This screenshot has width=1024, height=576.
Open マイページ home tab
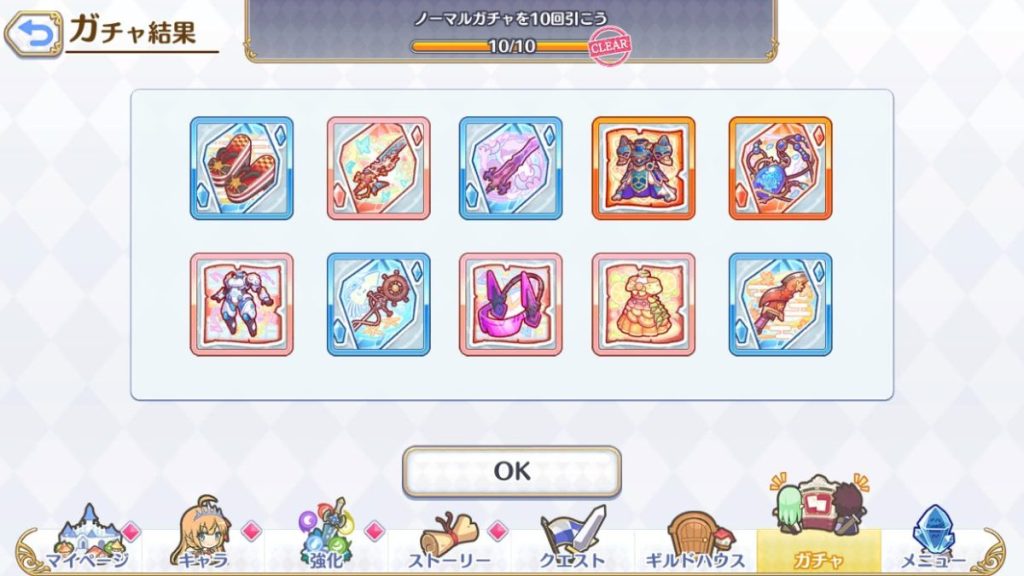pyautogui.click(x=87, y=539)
